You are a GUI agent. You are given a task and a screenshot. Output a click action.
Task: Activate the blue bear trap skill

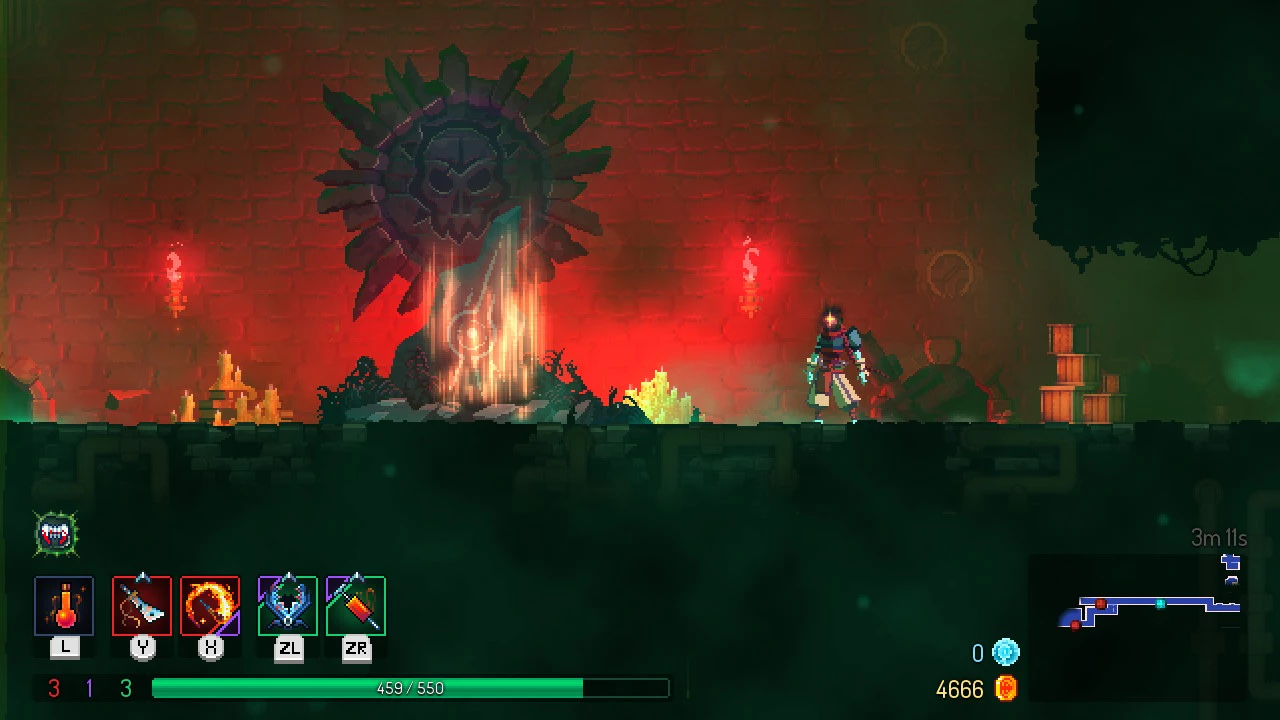click(288, 606)
